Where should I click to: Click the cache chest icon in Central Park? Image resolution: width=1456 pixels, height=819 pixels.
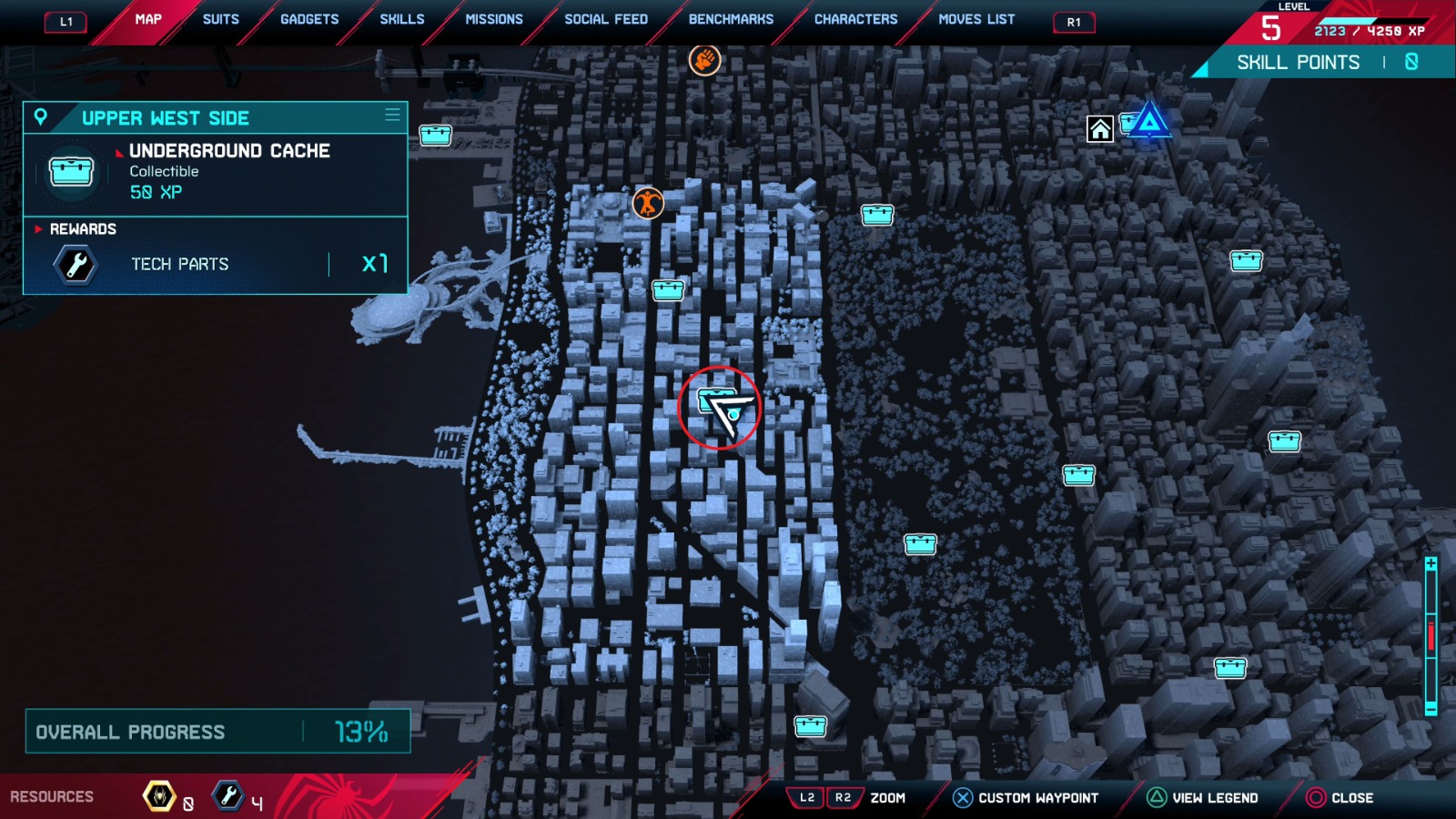point(921,544)
